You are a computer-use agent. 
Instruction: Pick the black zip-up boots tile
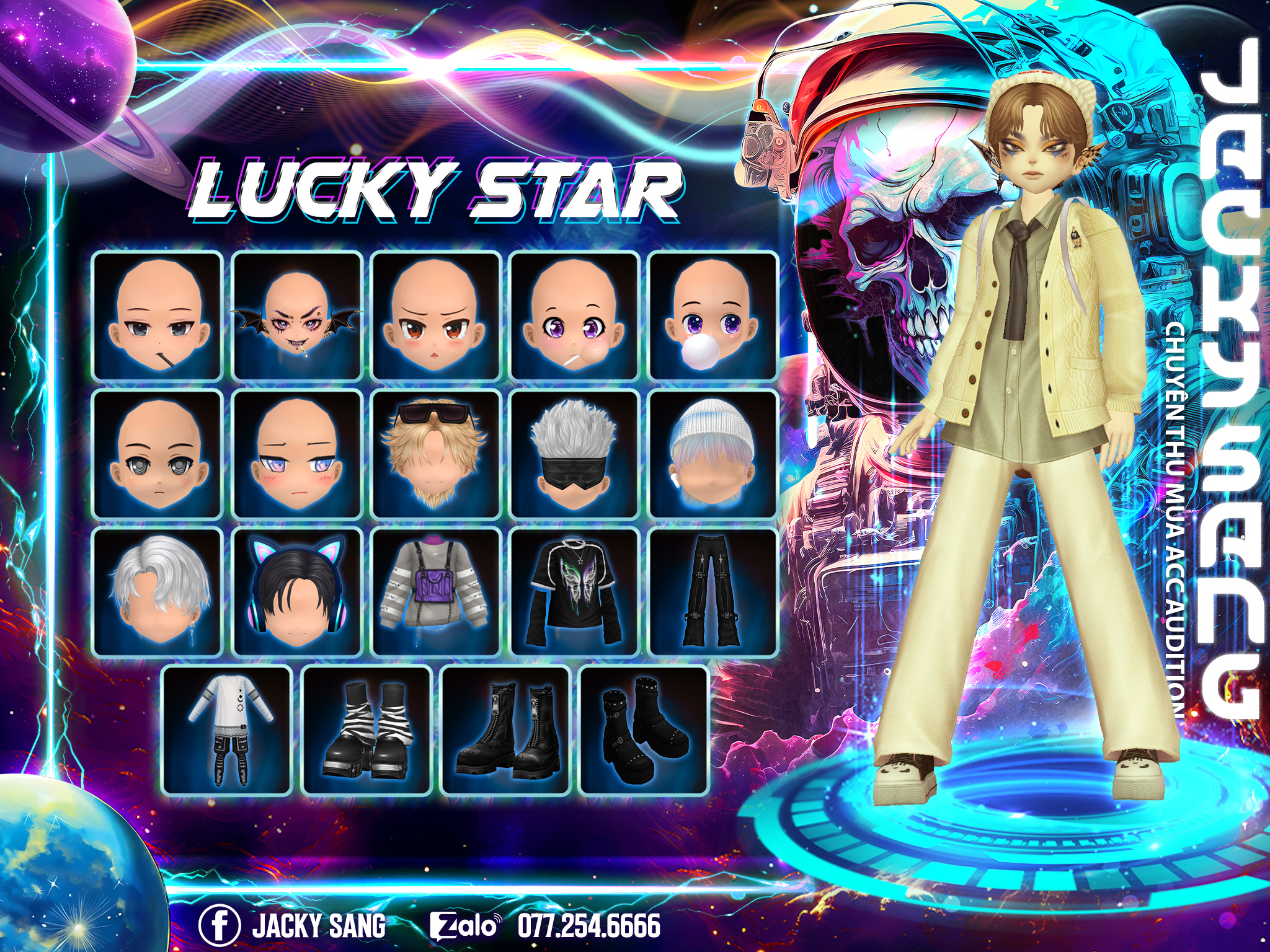(x=505, y=731)
